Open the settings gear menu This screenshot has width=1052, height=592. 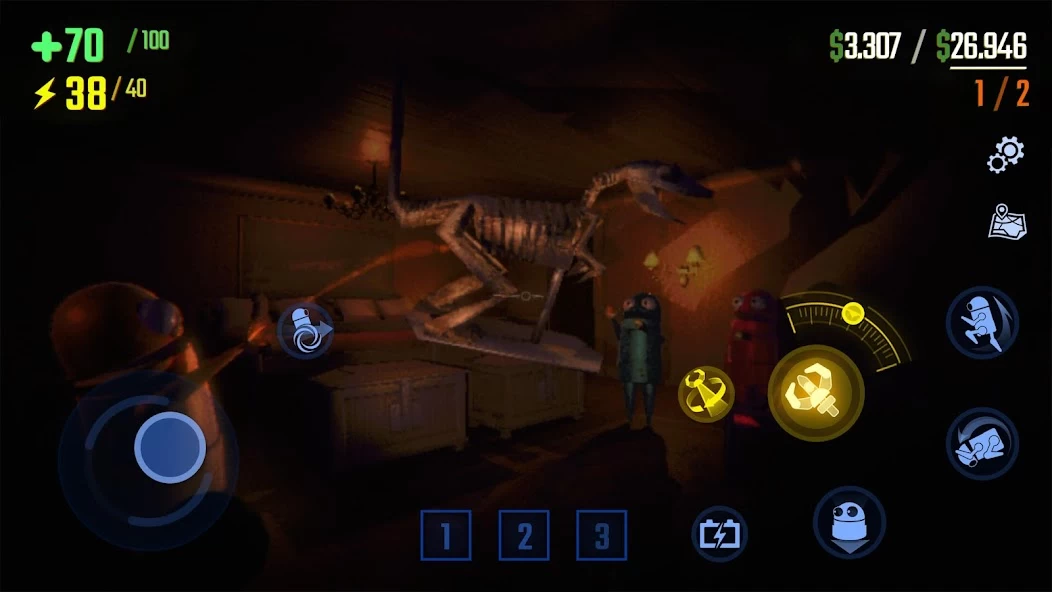[1005, 153]
